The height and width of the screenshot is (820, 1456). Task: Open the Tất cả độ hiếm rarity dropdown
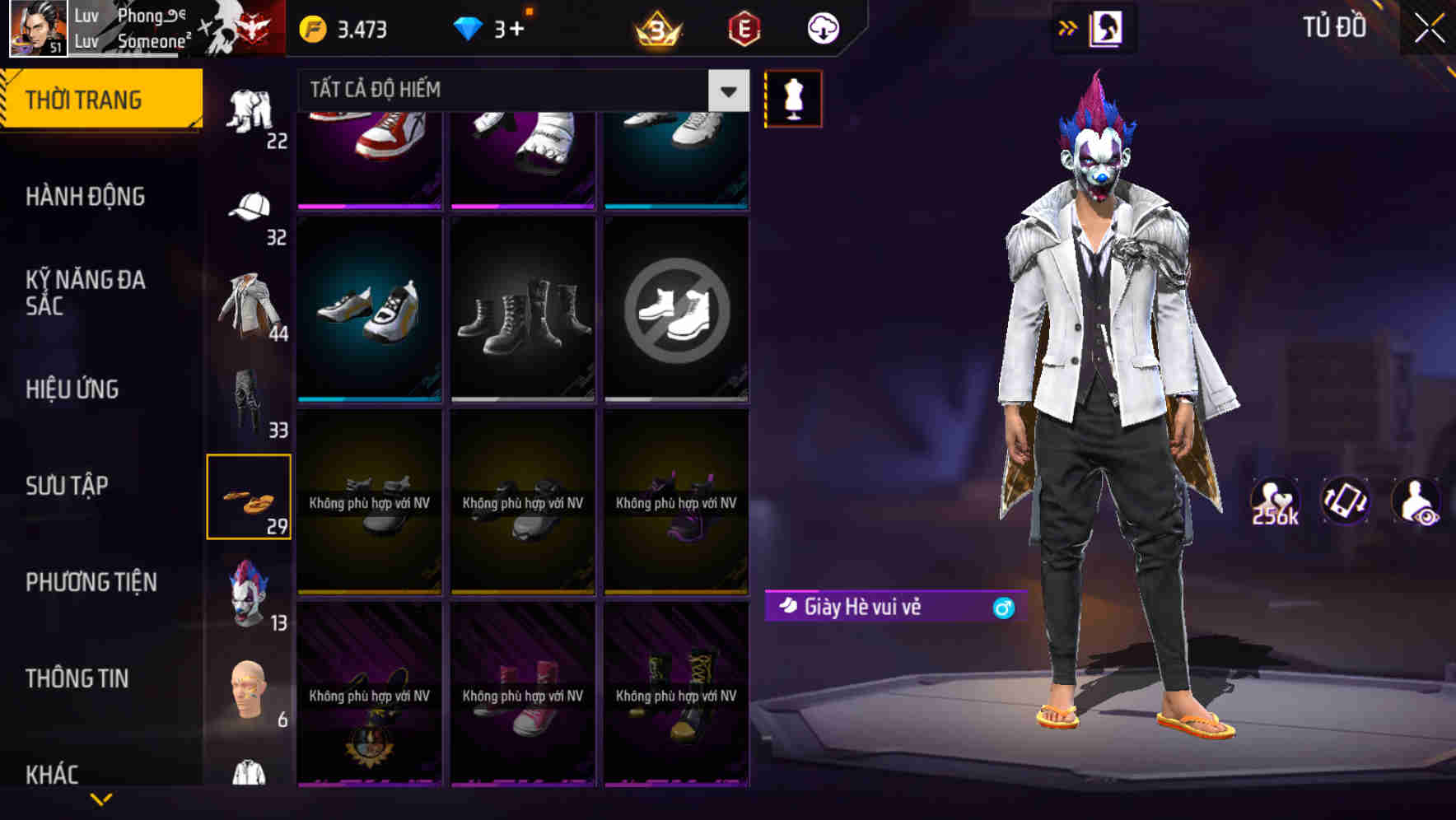[519, 91]
